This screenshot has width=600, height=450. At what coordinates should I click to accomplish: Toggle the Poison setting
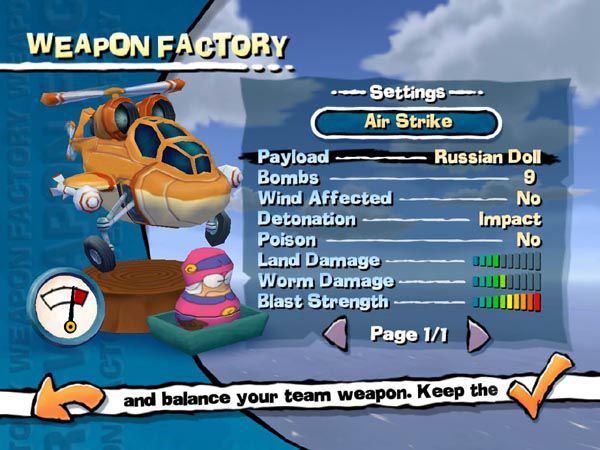coord(399,240)
